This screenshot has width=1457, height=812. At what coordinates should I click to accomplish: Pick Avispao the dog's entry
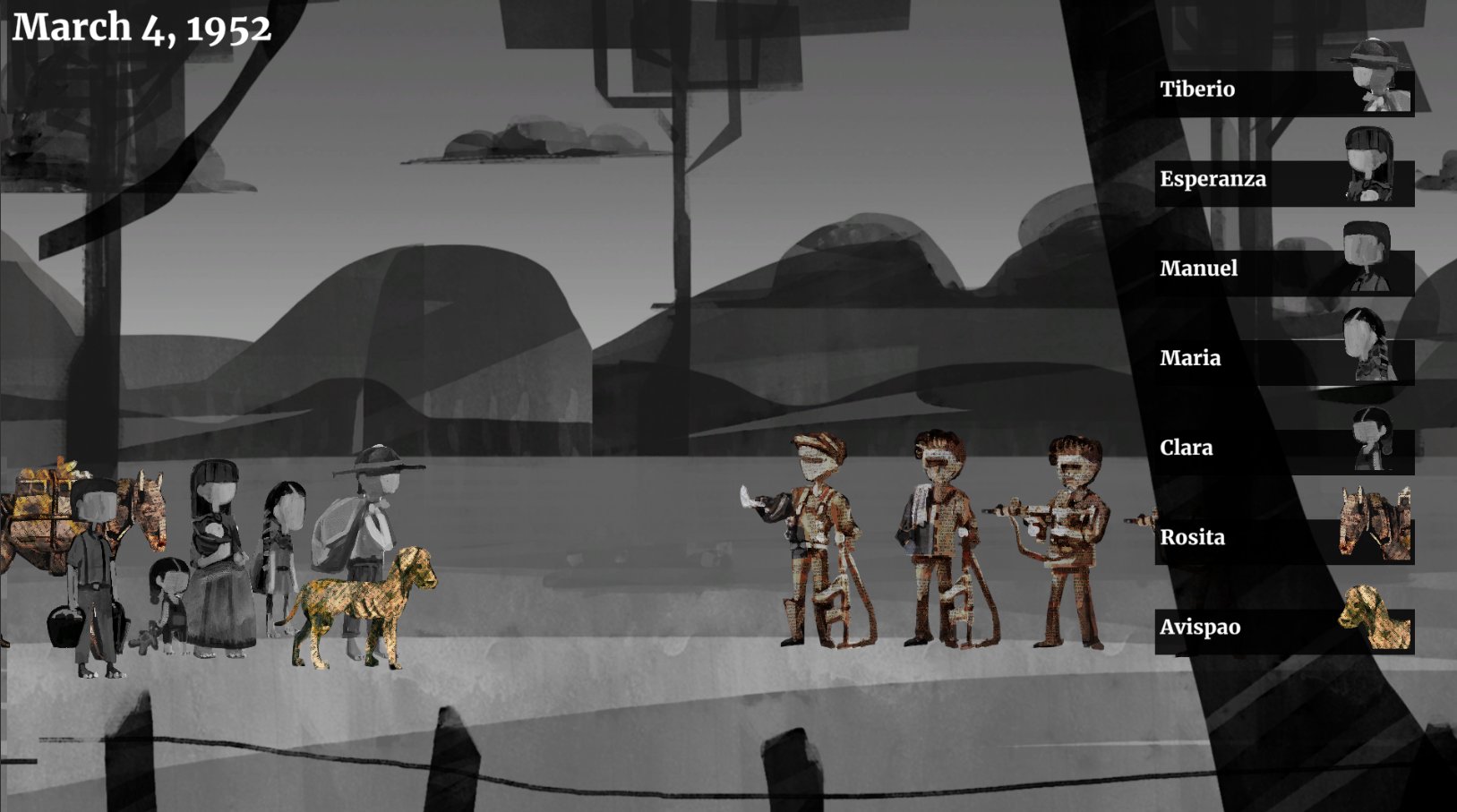(x=1283, y=628)
